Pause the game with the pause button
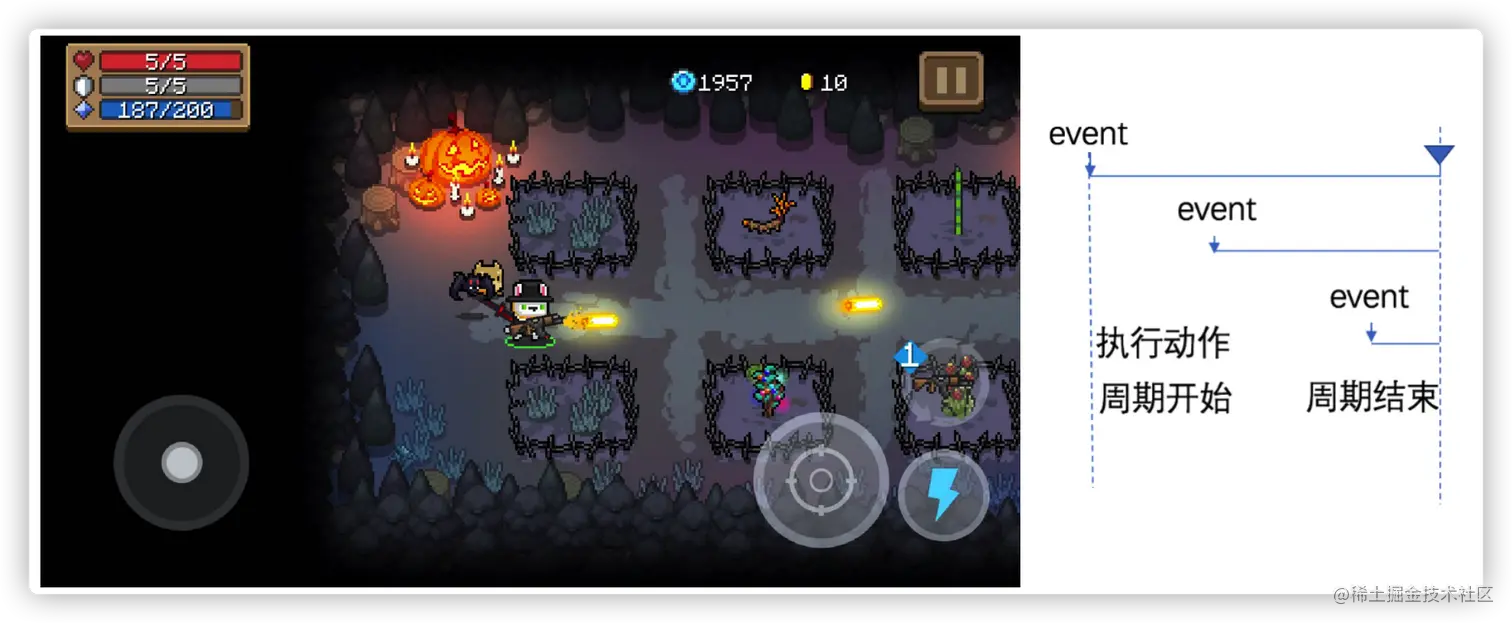The image size is (1512, 623). click(x=951, y=80)
